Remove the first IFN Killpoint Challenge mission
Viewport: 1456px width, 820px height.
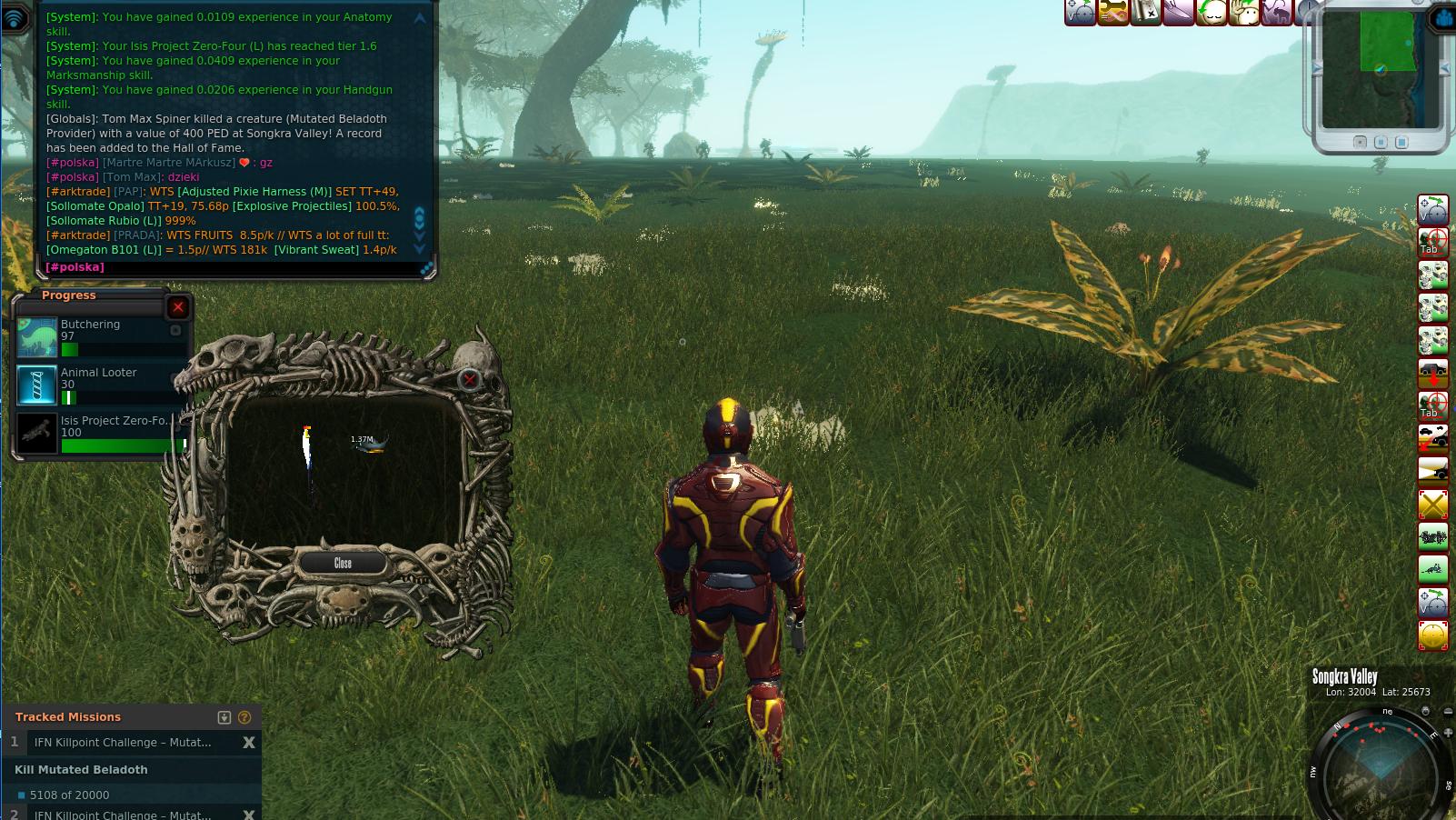point(248,743)
